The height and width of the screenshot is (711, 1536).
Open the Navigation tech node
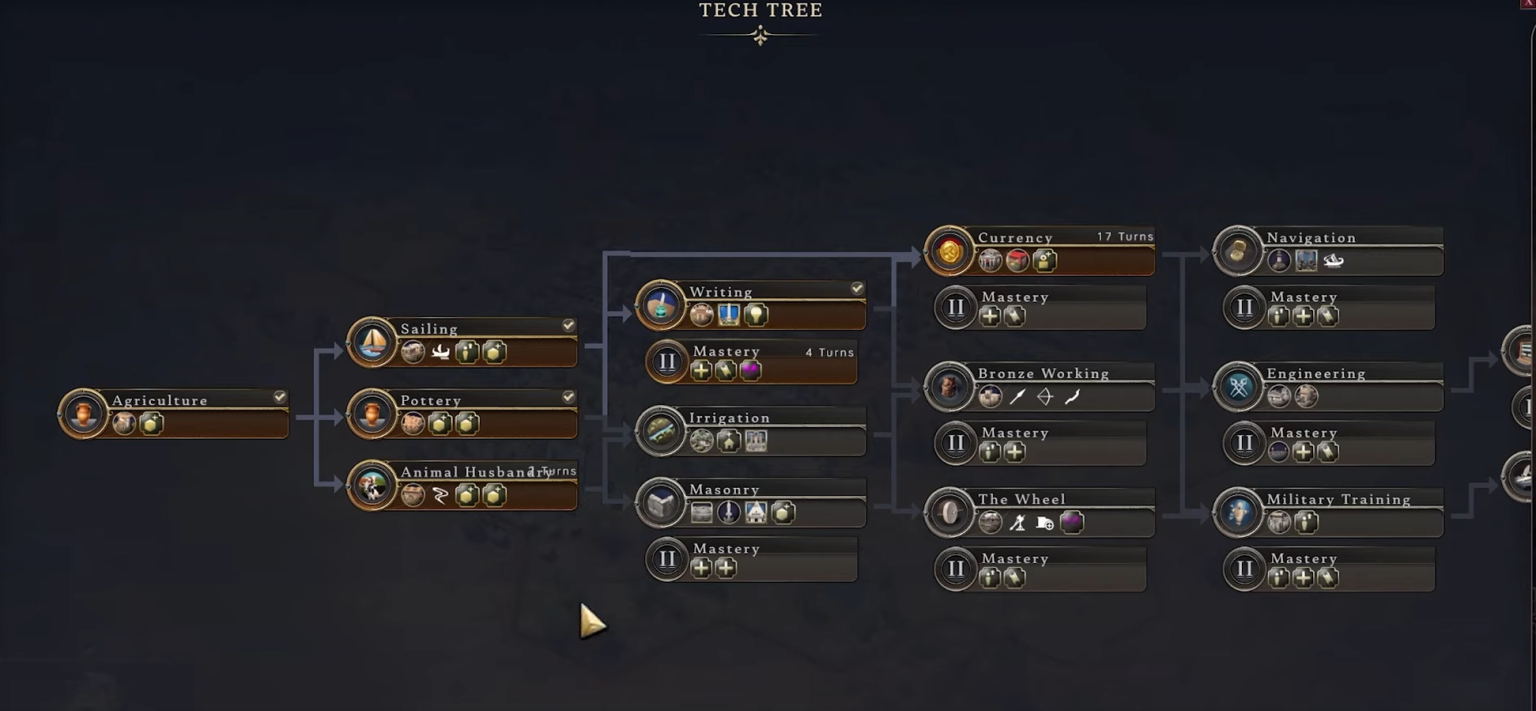click(1329, 250)
